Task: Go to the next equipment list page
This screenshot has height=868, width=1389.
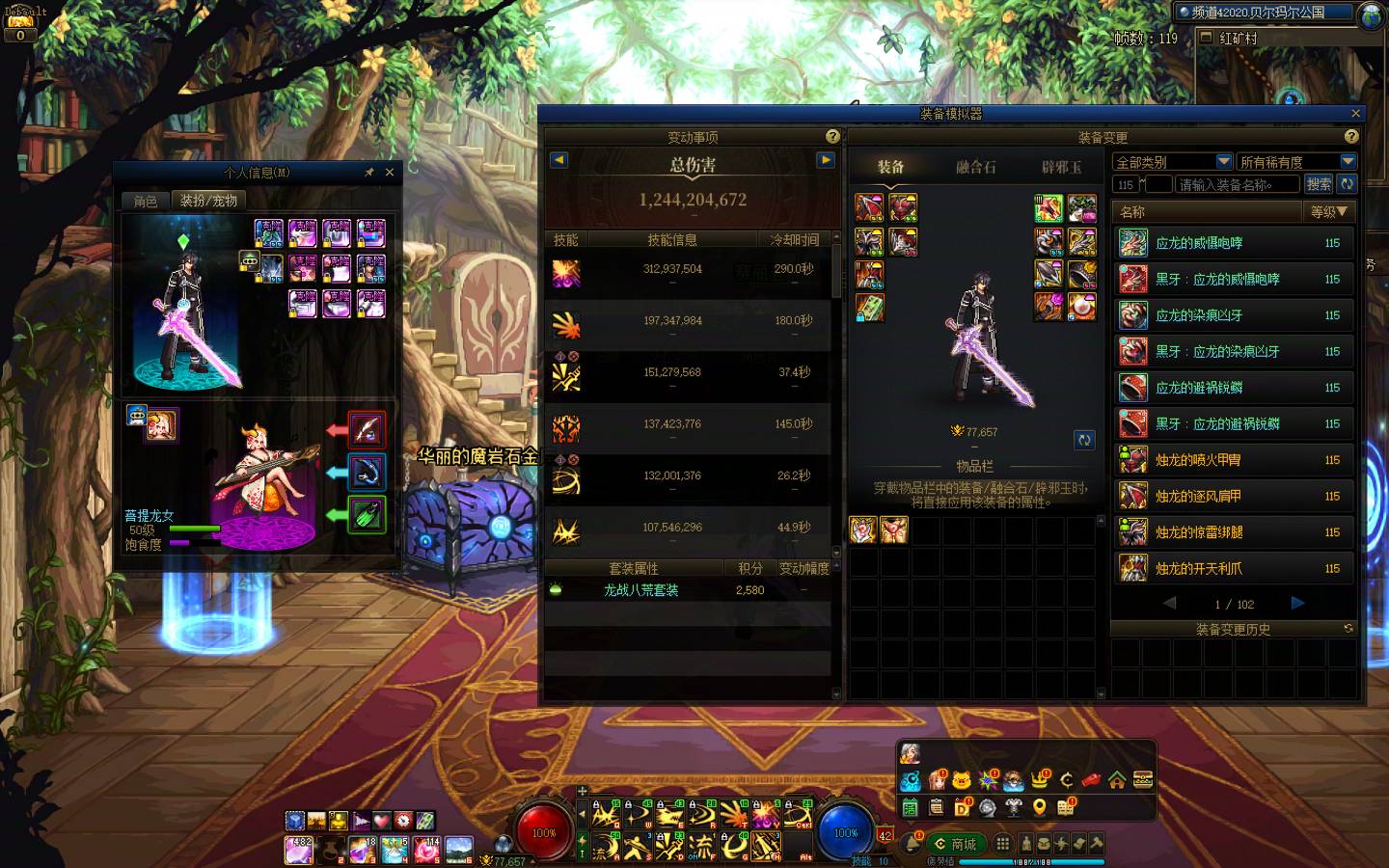Action: [x=1297, y=604]
